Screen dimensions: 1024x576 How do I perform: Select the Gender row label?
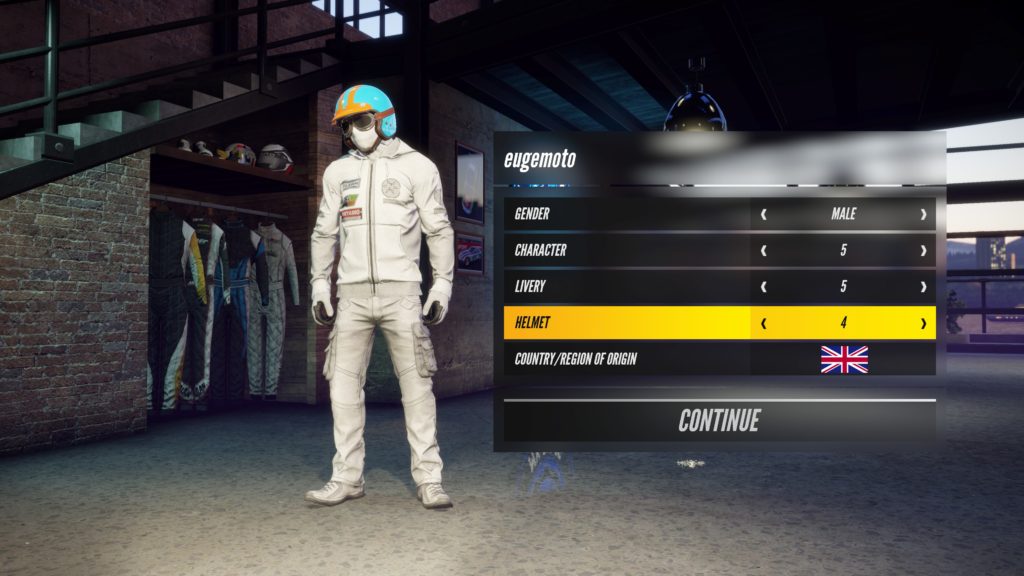tap(546, 214)
